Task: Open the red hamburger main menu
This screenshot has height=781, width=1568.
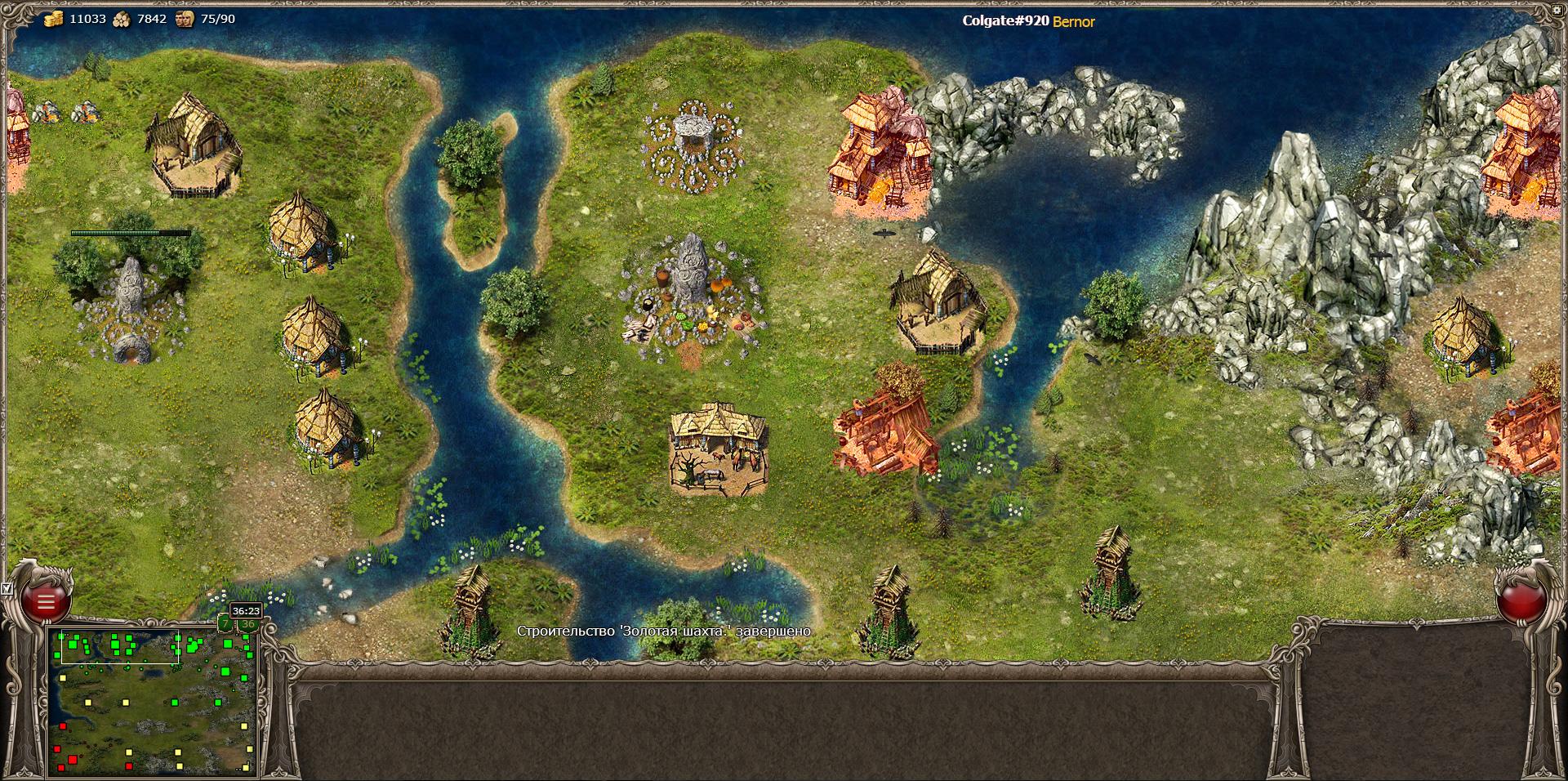Action: 46,602
